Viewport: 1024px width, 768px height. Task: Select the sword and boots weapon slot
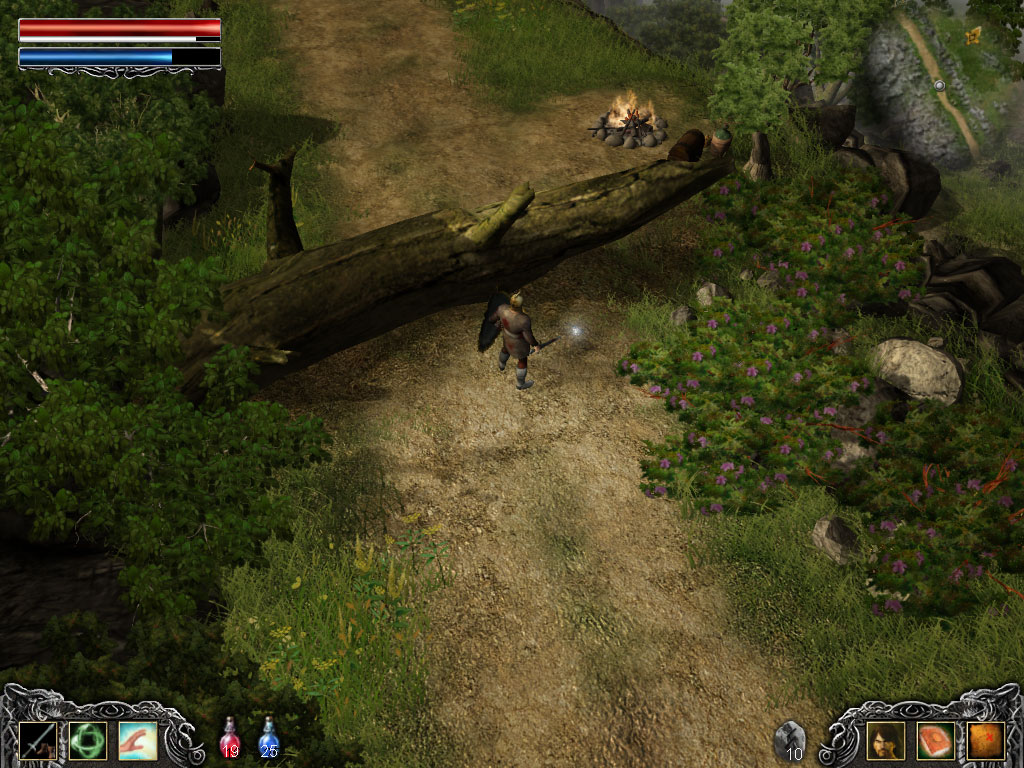pos(36,740)
